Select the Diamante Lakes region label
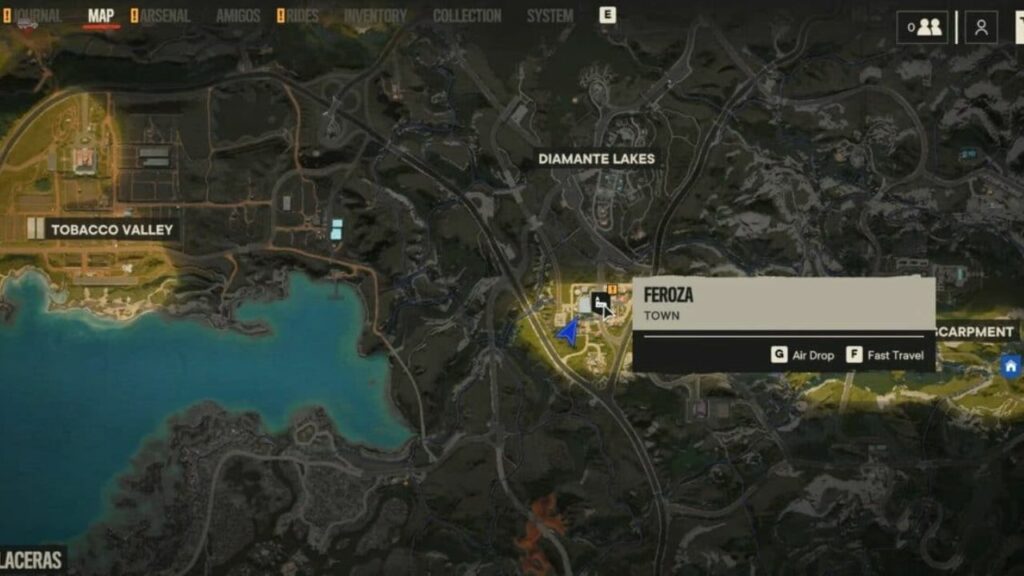The width and height of the screenshot is (1024, 576). pyautogui.click(x=596, y=158)
